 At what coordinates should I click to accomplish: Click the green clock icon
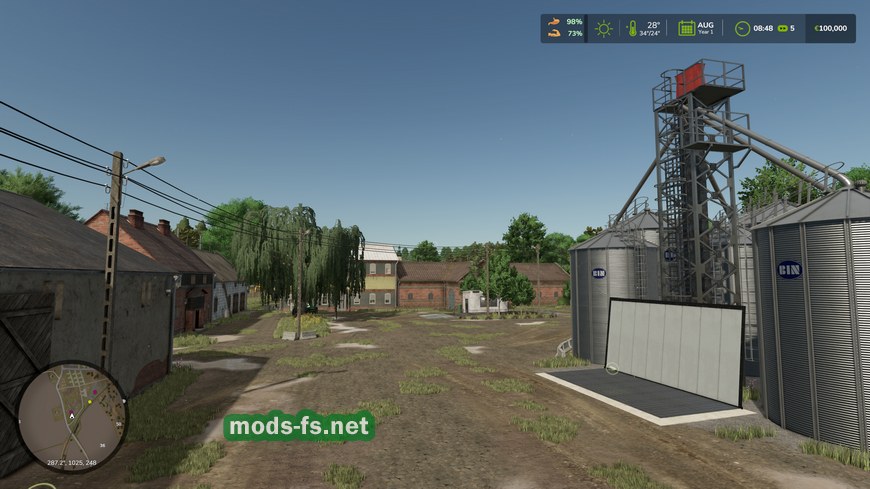pyautogui.click(x=742, y=28)
